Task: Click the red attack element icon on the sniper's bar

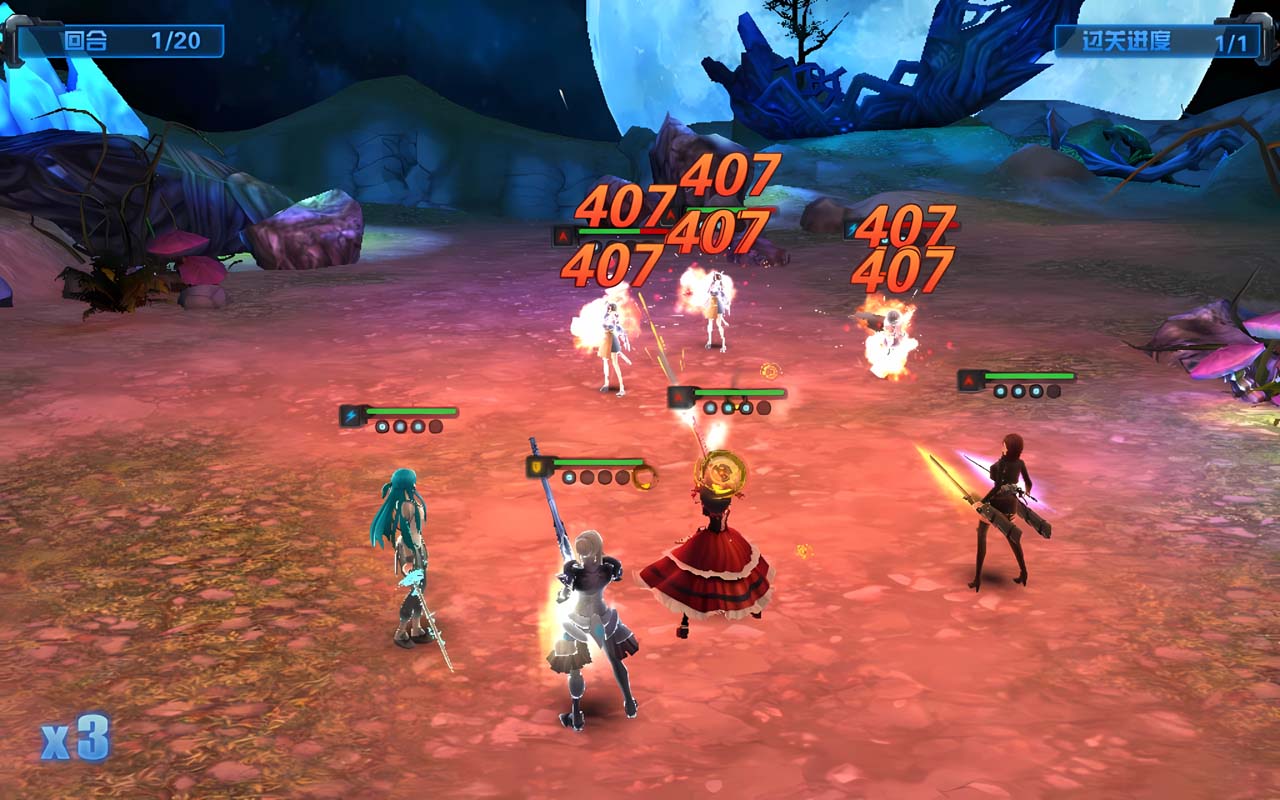Action: 968,380
